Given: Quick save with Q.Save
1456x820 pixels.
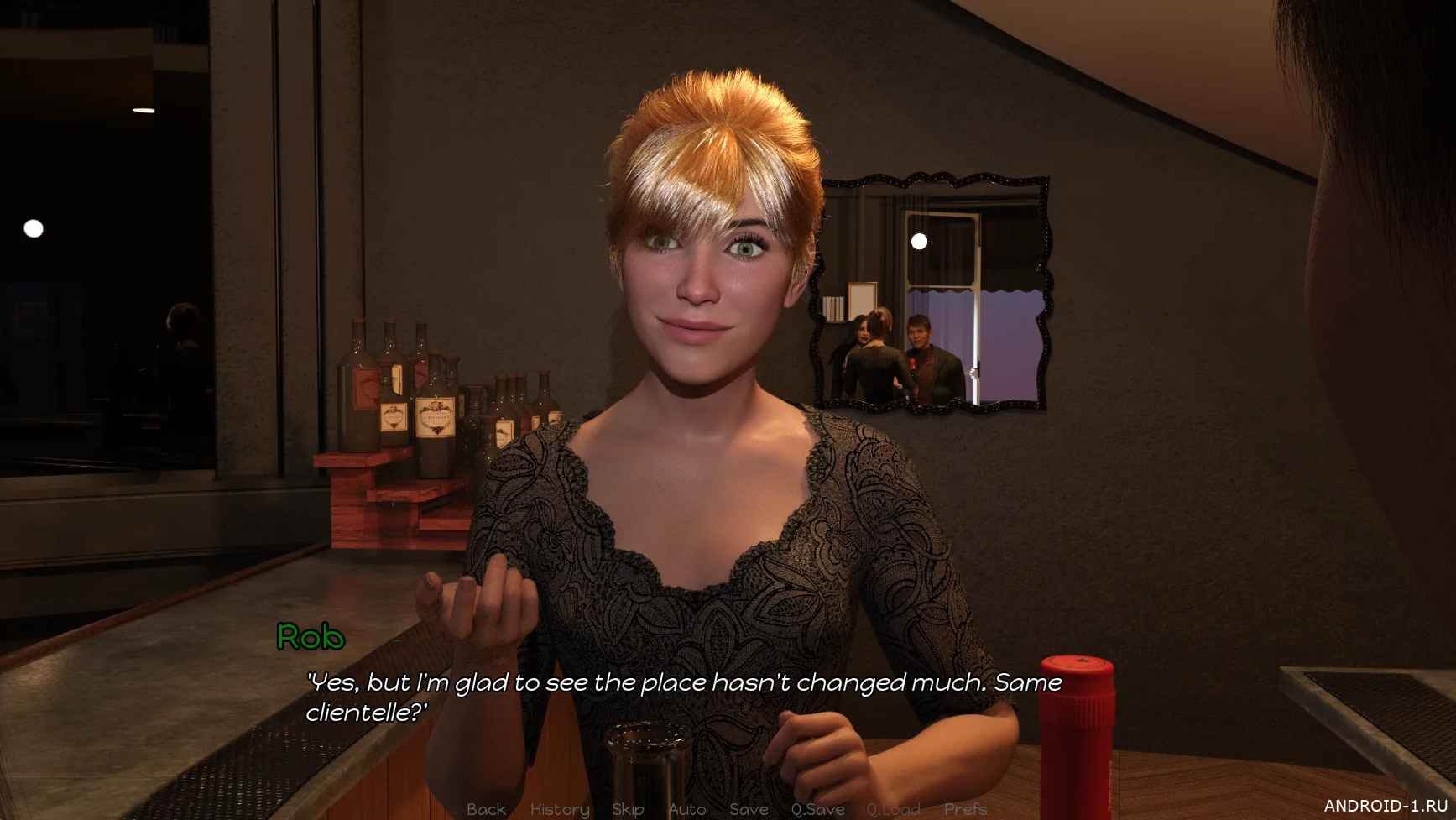Looking at the screenshot, I should pyautogui.click(x=817, y=809).
